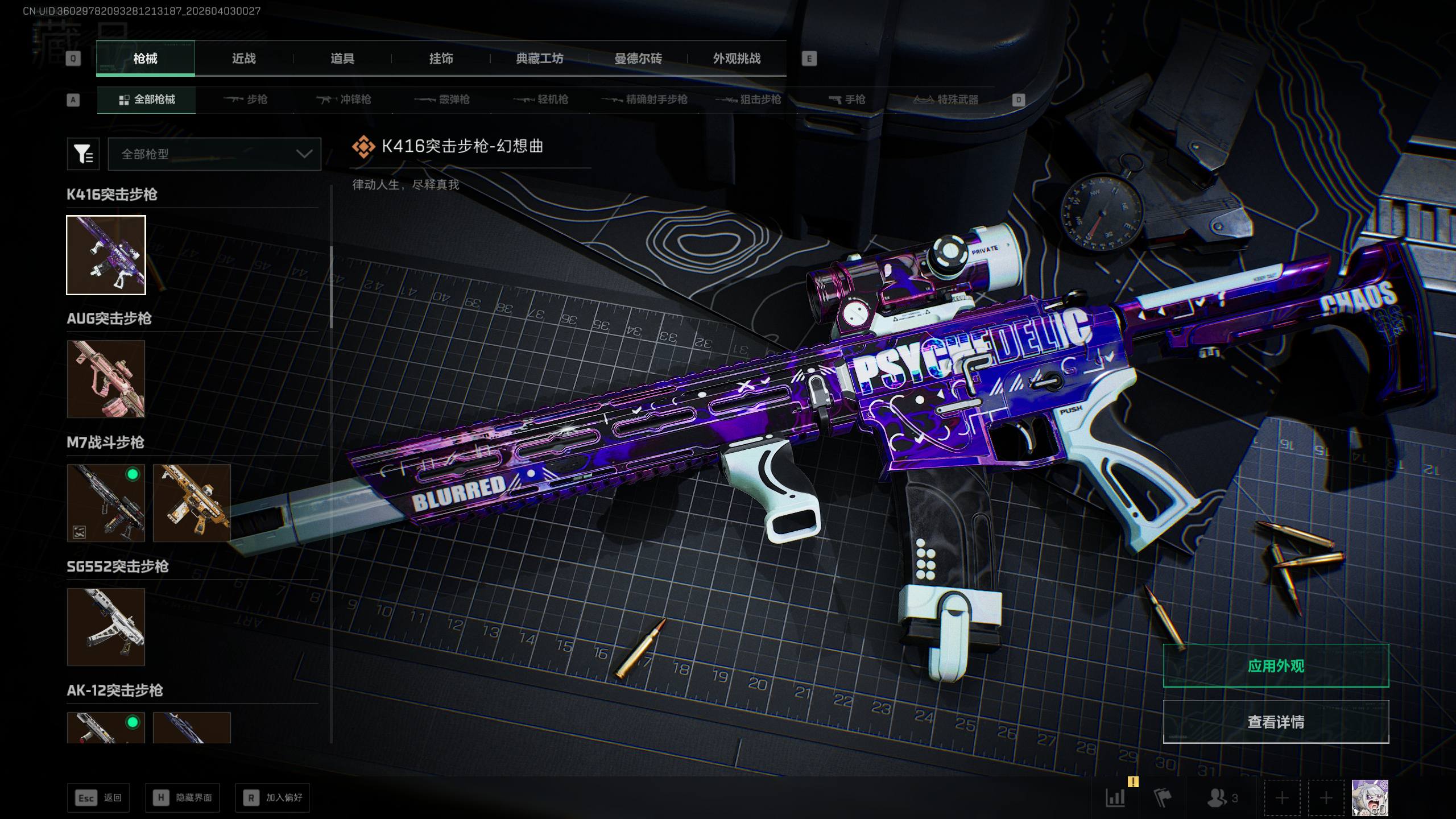Viewport: 1456px width, 819px height.
Task: Show only 霰弹枪 shotguns
Action: pos(442,100)
